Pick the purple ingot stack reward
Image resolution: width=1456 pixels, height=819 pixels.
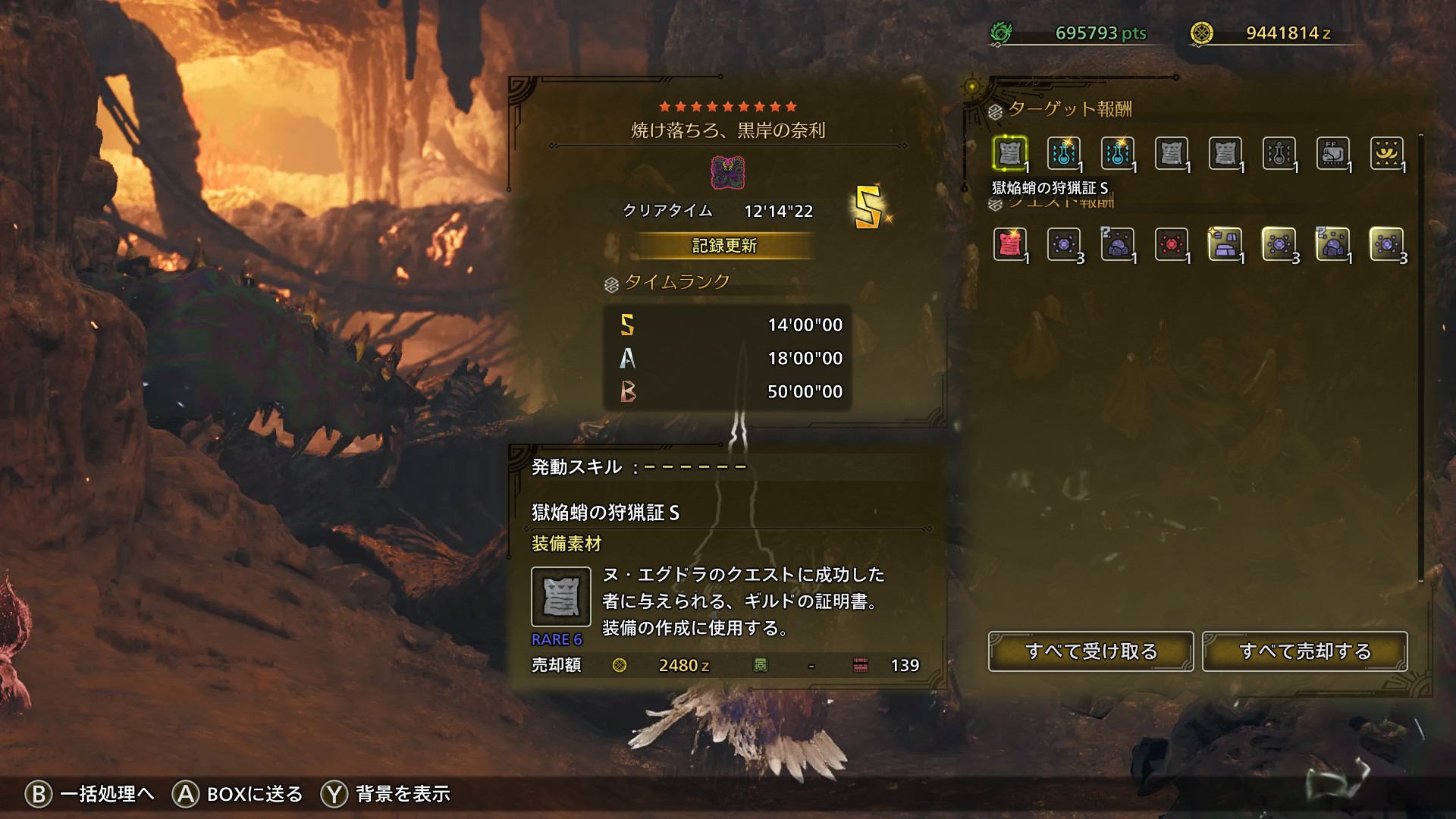click(1225, 244)
